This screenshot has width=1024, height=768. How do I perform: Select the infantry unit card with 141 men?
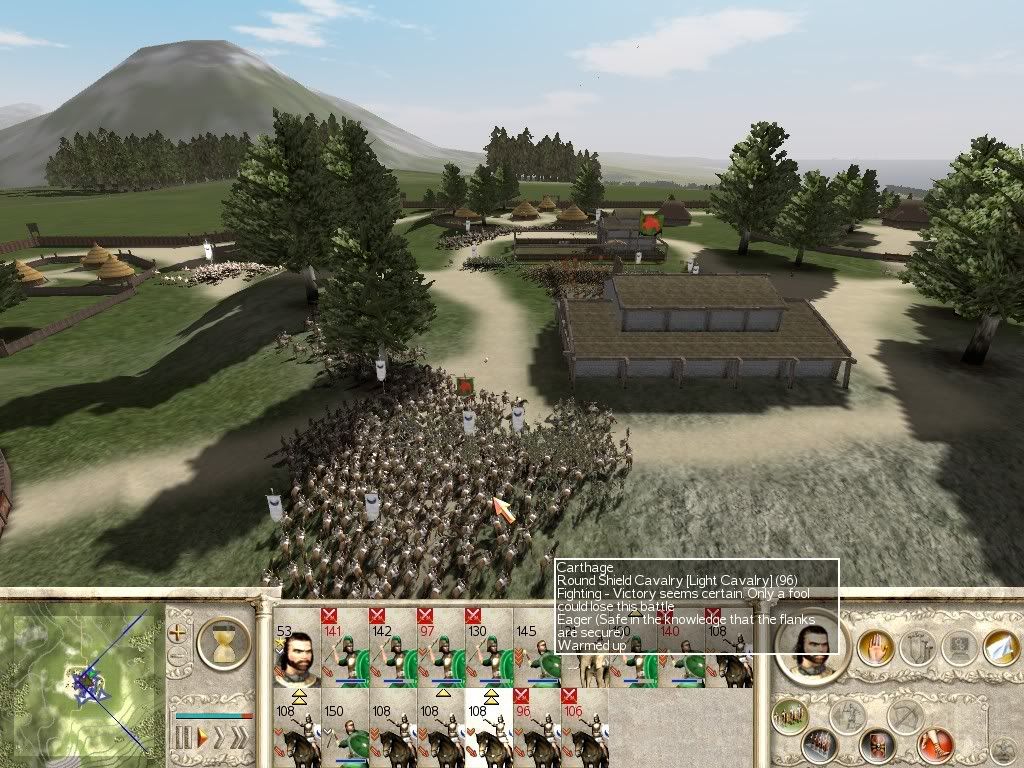[x=345, y=648]
